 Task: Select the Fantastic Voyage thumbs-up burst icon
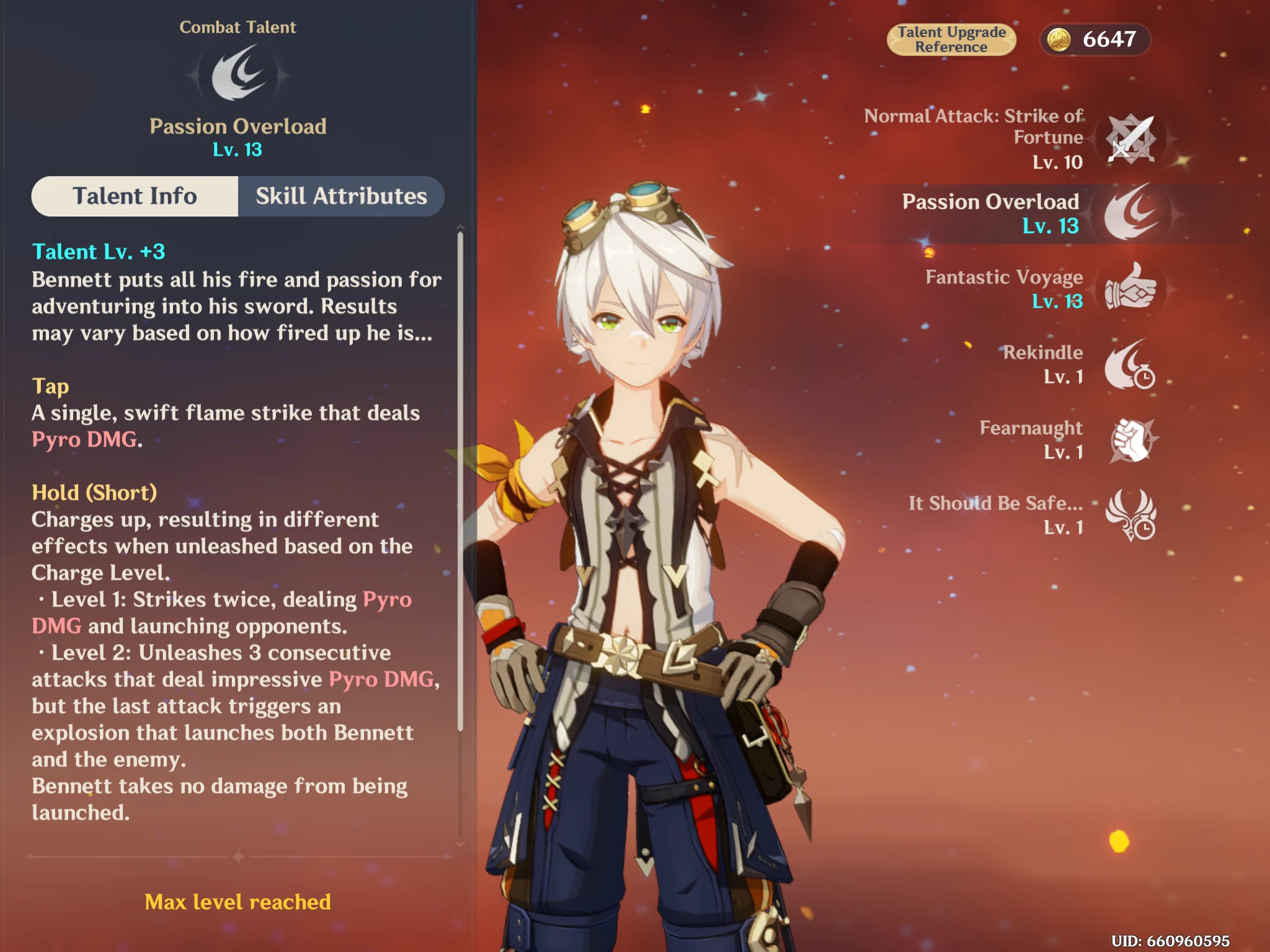pyautogui.click(x=1130, y=288)
